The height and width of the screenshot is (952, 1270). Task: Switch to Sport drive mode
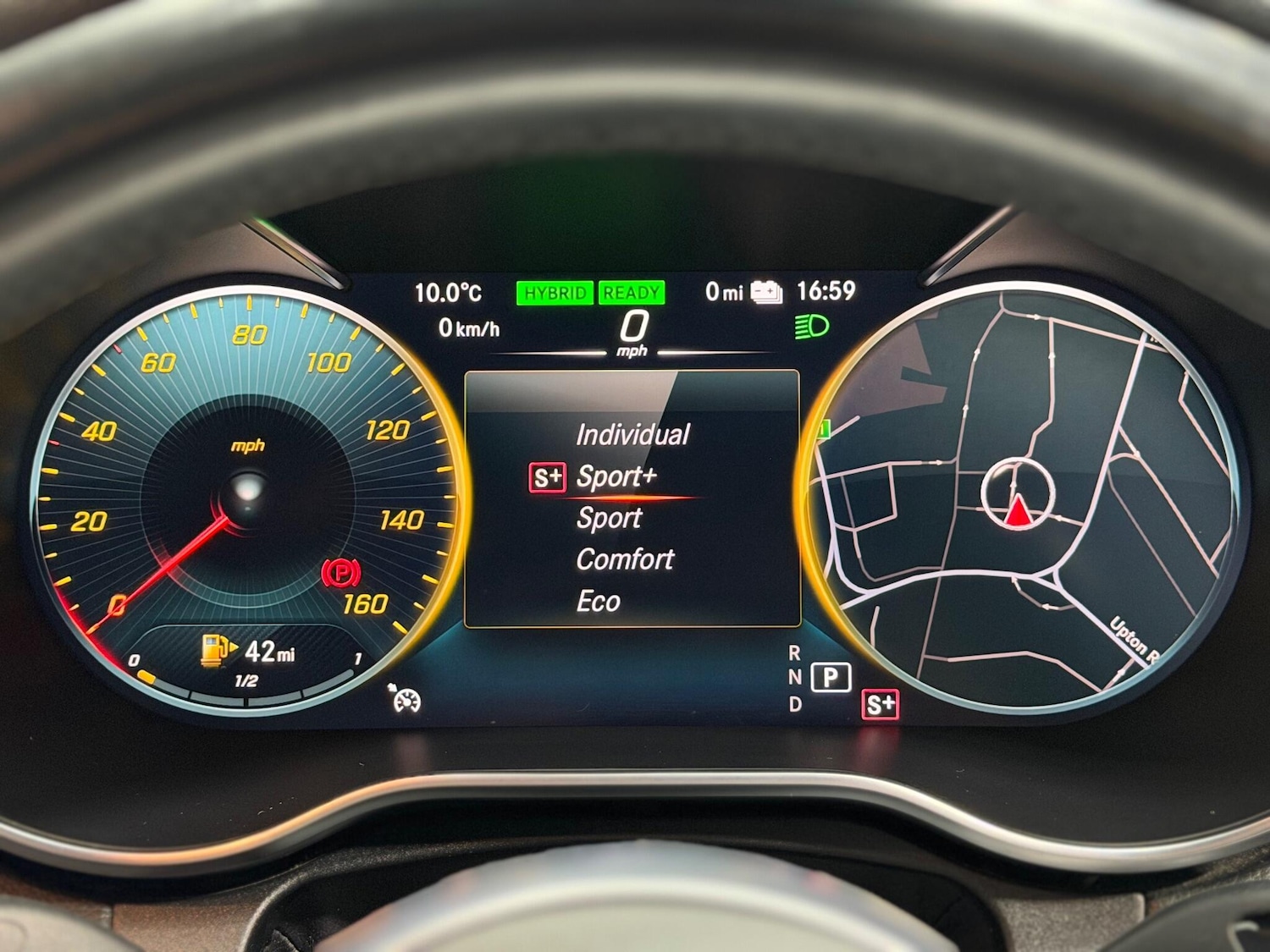(609, 518)
